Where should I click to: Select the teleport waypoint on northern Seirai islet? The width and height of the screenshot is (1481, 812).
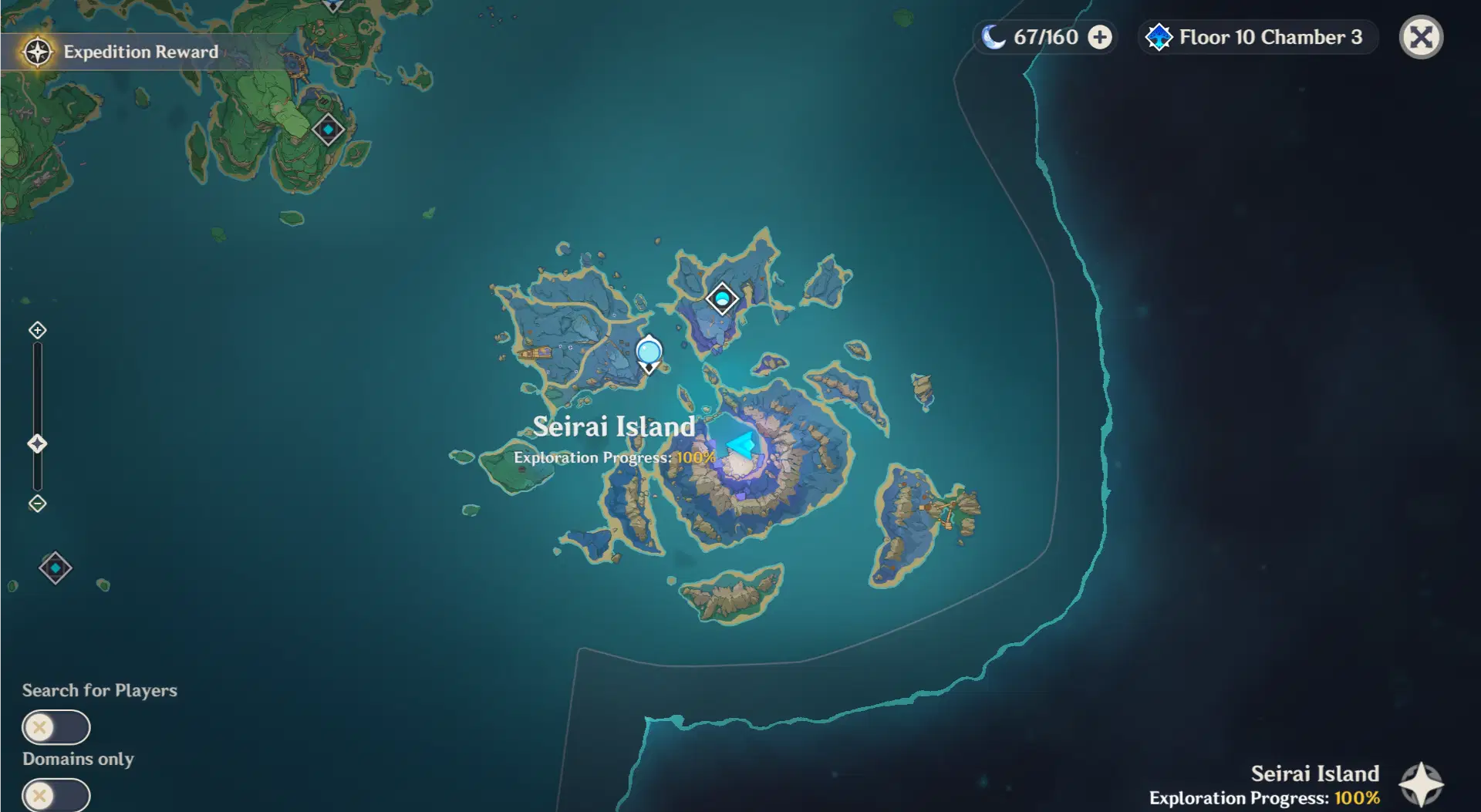click(722, 299)
